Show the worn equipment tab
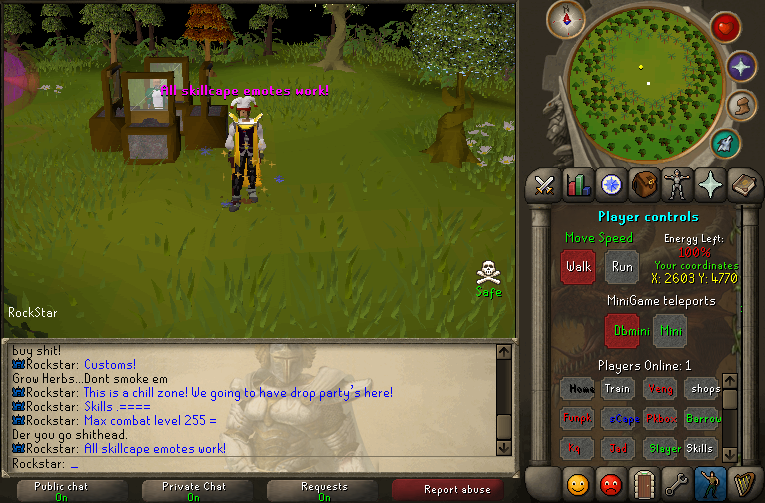This screenshot has height=503, width=765. 678,185
